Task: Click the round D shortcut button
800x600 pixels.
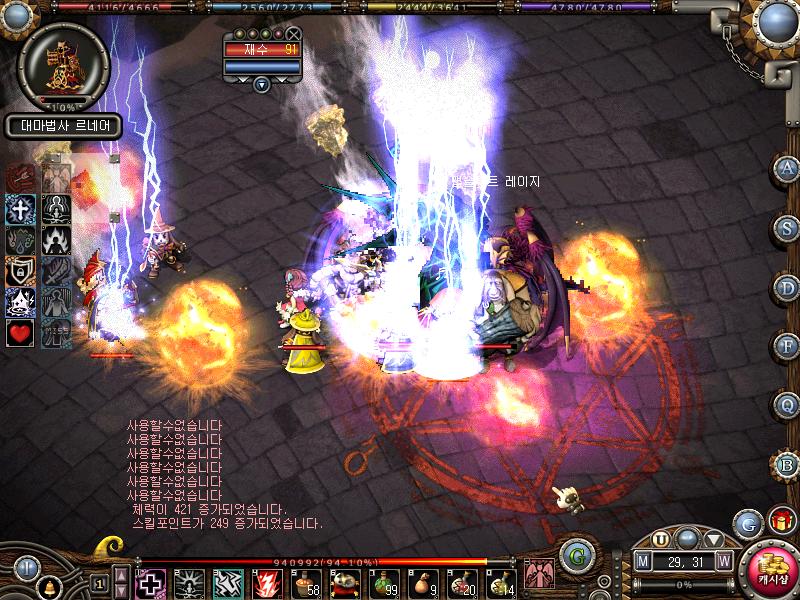Action: (x=787, y=287)
